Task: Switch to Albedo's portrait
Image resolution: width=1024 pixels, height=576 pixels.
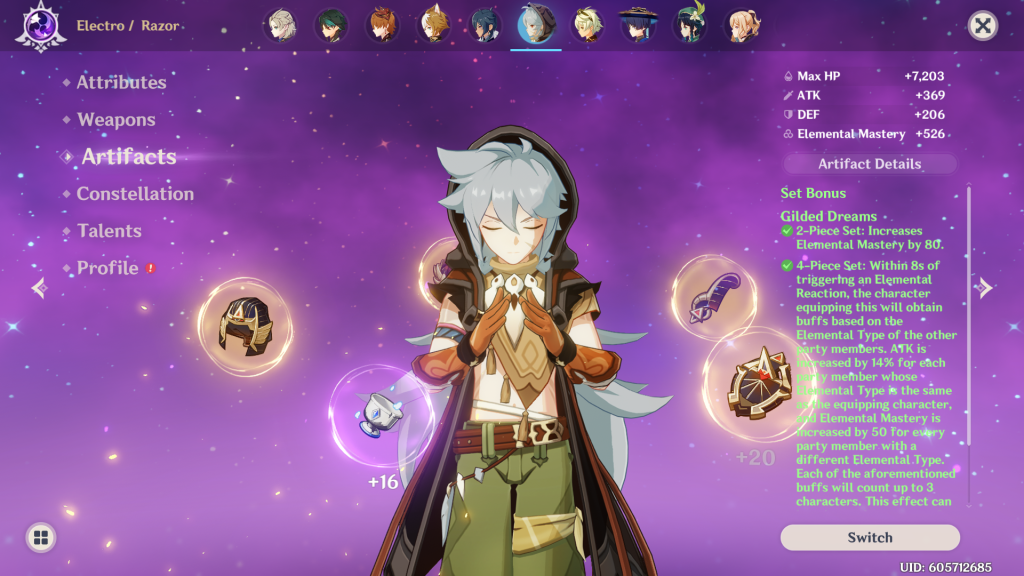Action: (280, 26)
